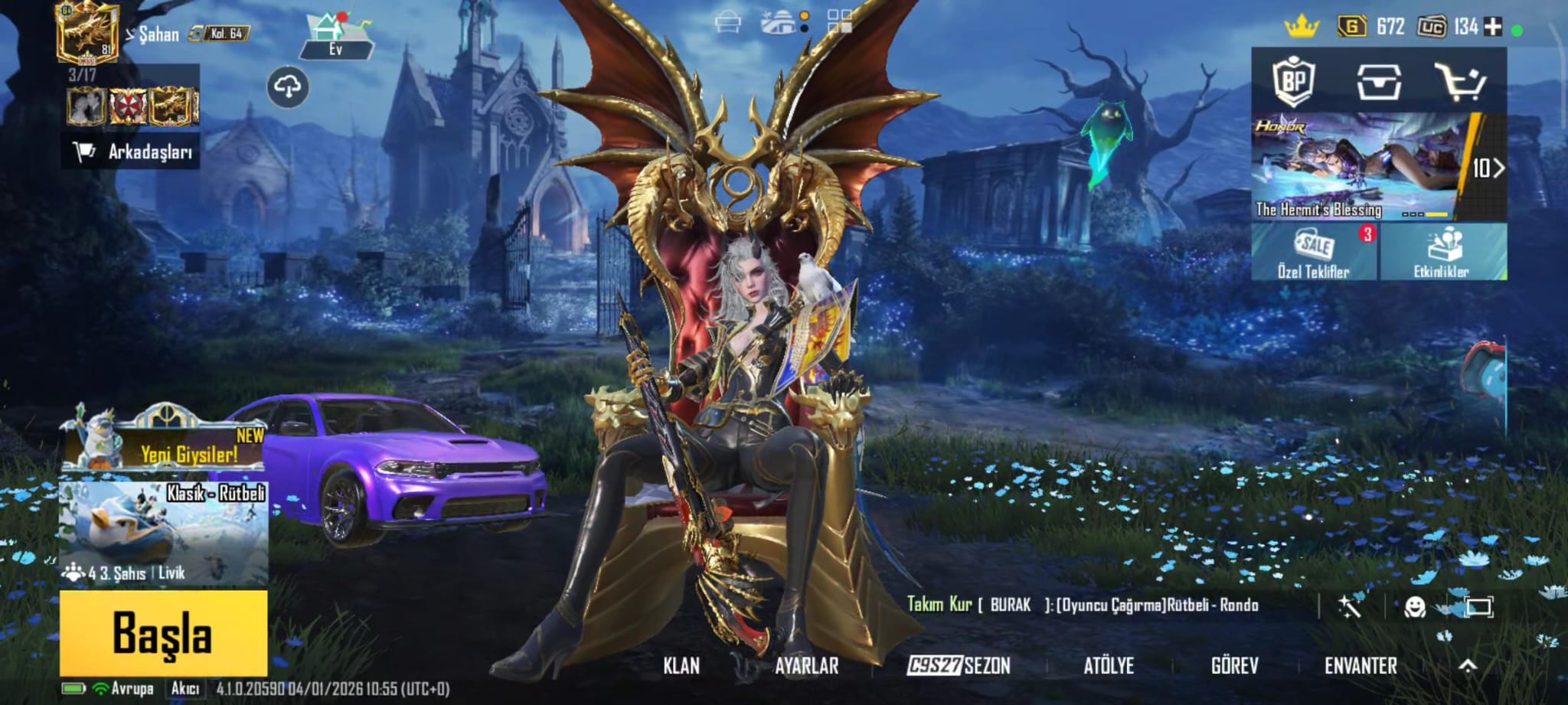
Task: Open the Ev home icon
Action: 335,36
